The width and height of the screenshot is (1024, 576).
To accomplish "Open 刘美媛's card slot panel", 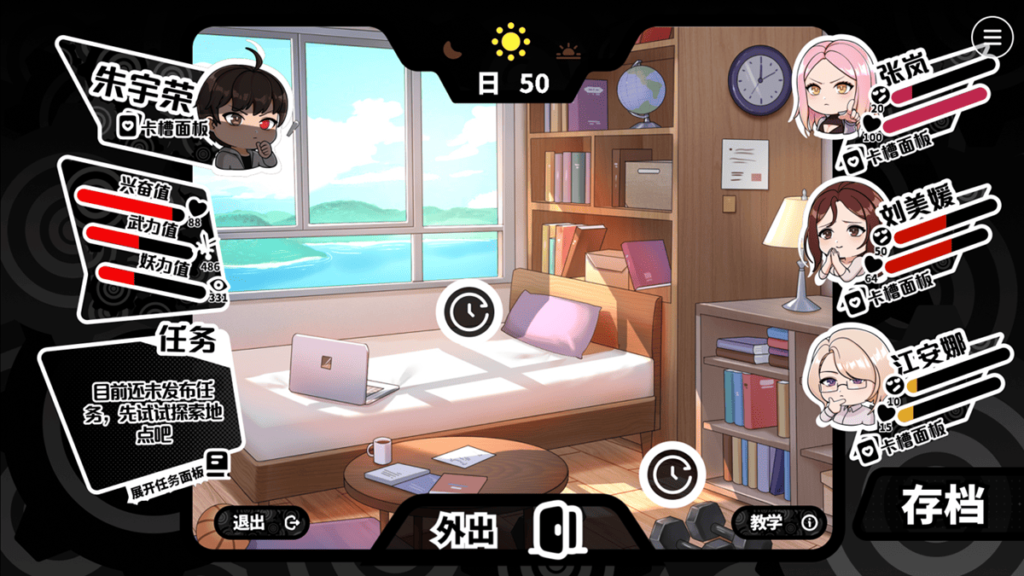I will 892,297.
